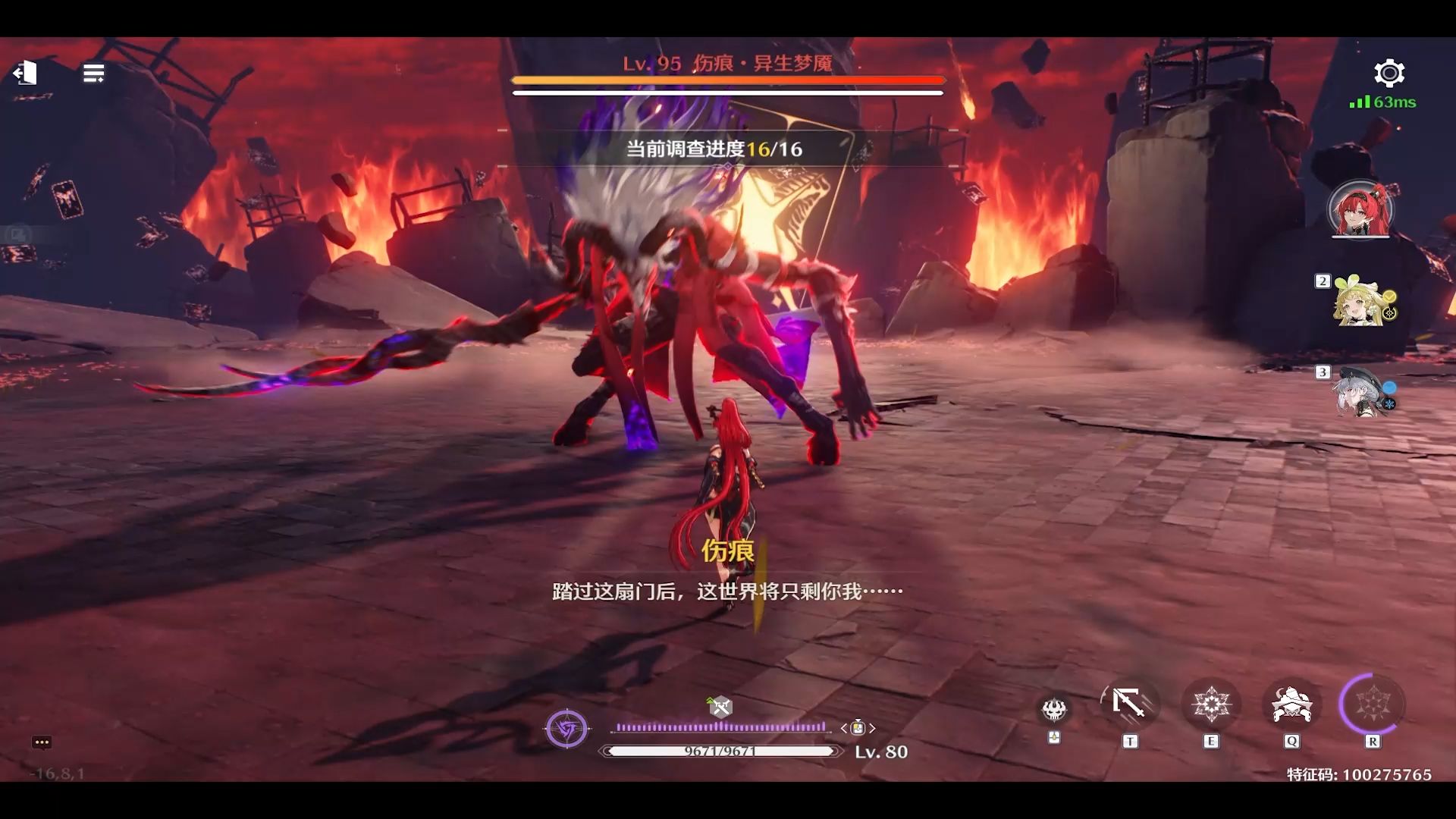Open the list menu icon
This screenshot has height=819, width=1456.
point(93,74)
